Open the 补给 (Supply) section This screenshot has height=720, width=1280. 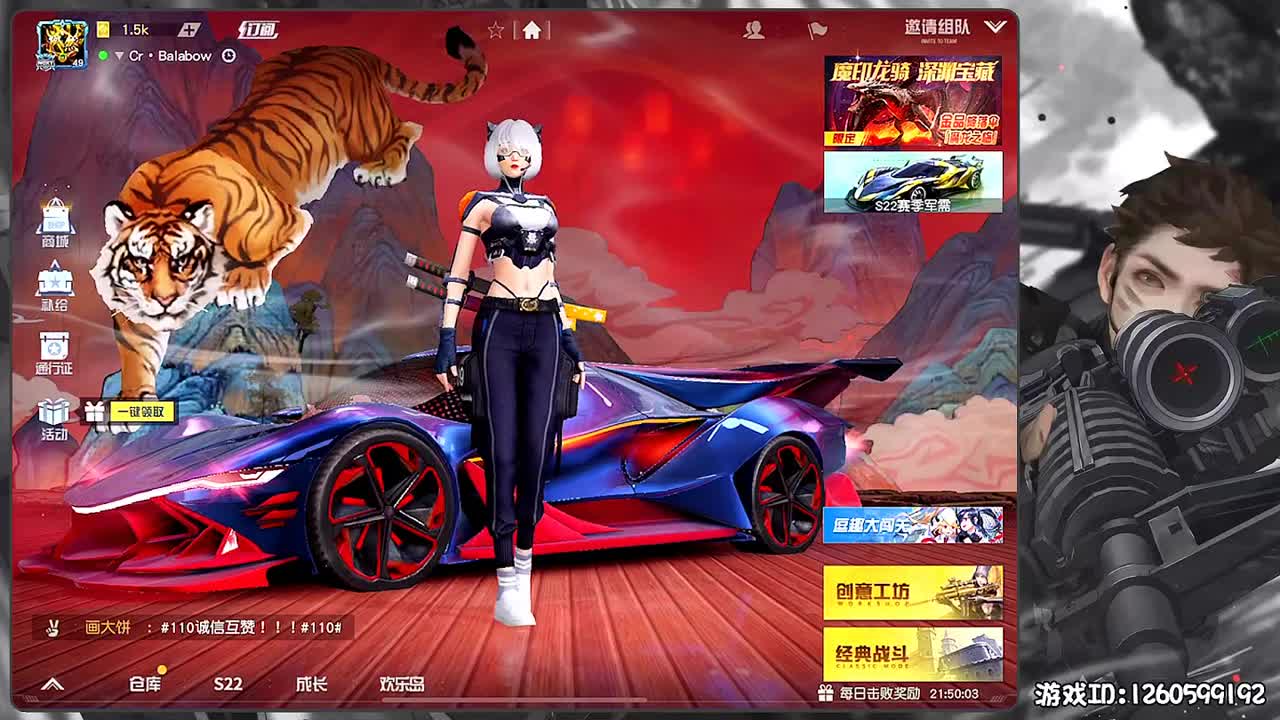pos(57,284)
